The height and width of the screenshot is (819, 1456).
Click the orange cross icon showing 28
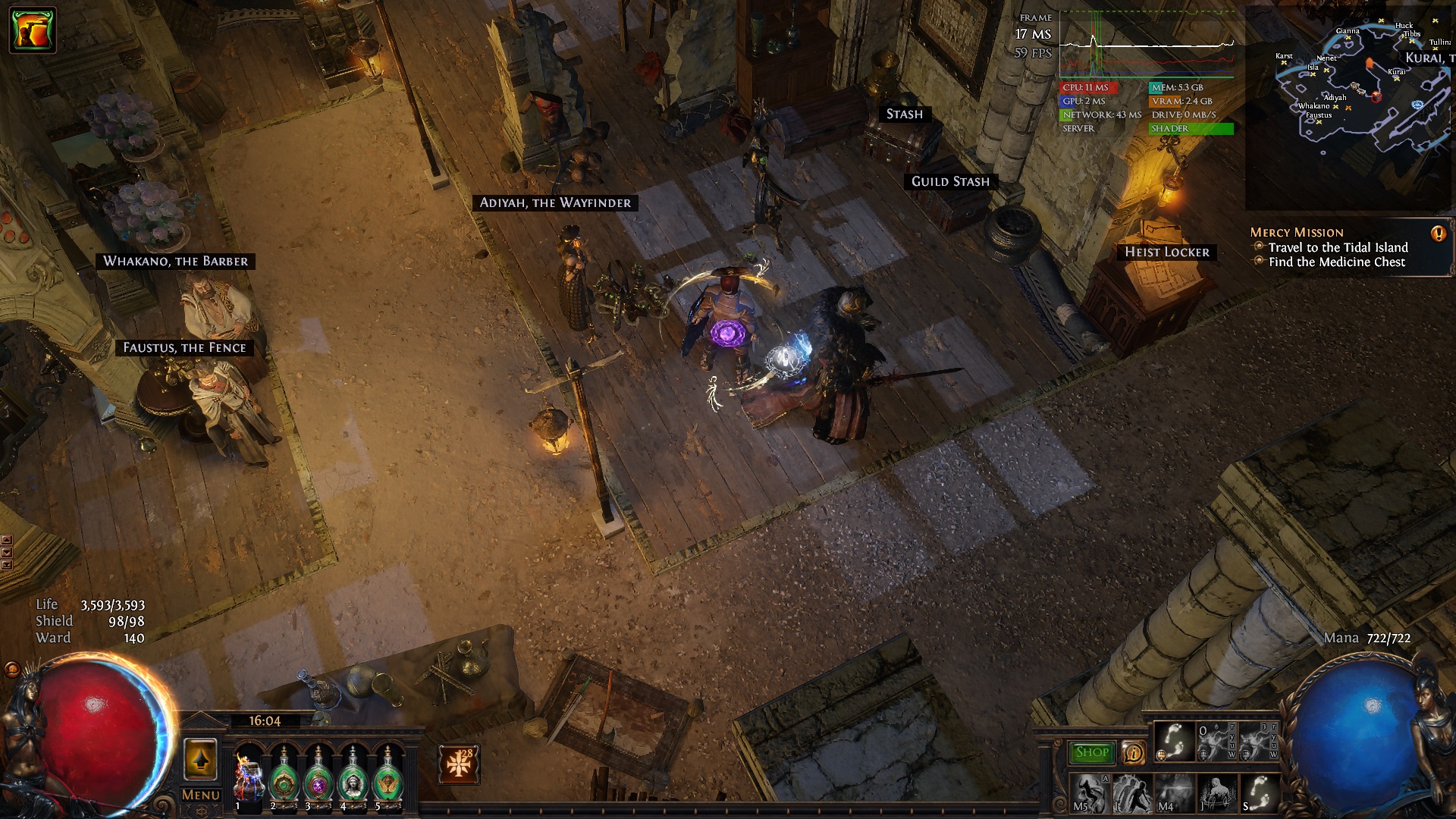coord(458,764)
